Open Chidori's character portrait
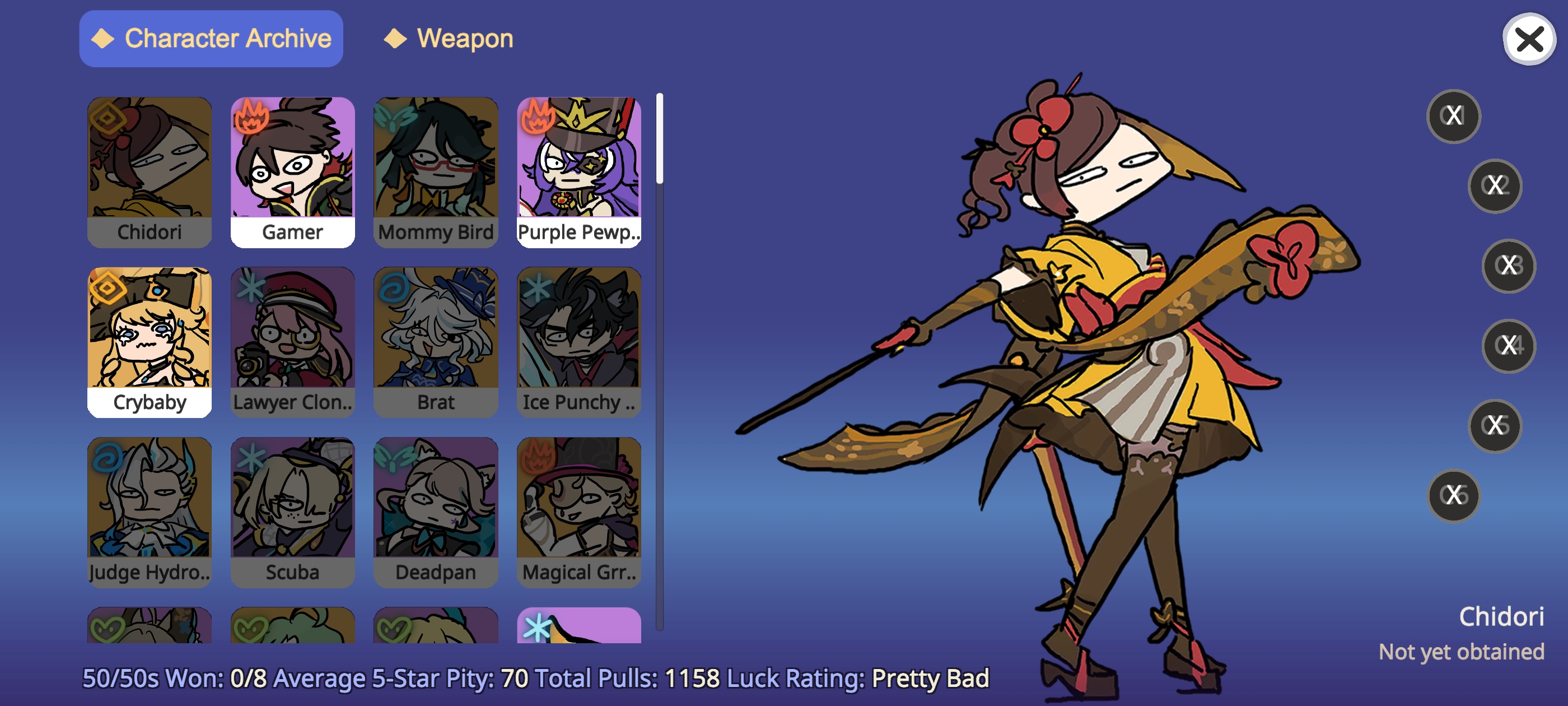 click(150, 161)
